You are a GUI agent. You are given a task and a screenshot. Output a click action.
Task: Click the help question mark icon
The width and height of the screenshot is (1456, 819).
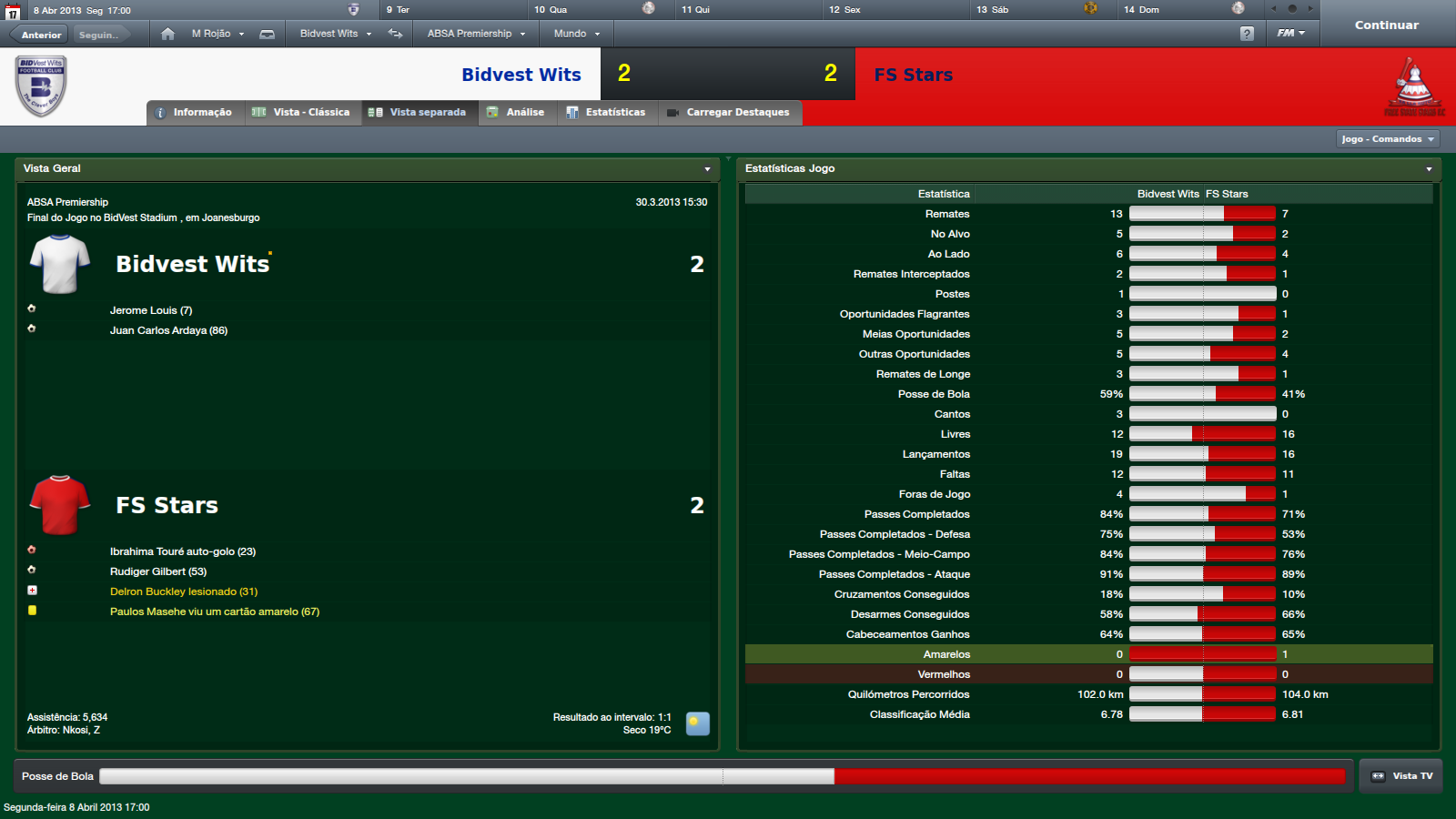coord(1247,34)
